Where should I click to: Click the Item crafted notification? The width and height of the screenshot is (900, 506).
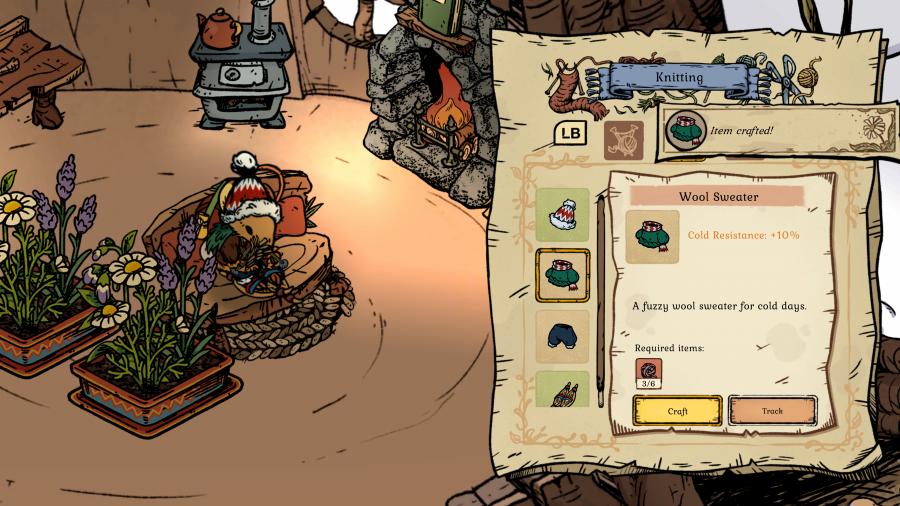click(770, 132)
